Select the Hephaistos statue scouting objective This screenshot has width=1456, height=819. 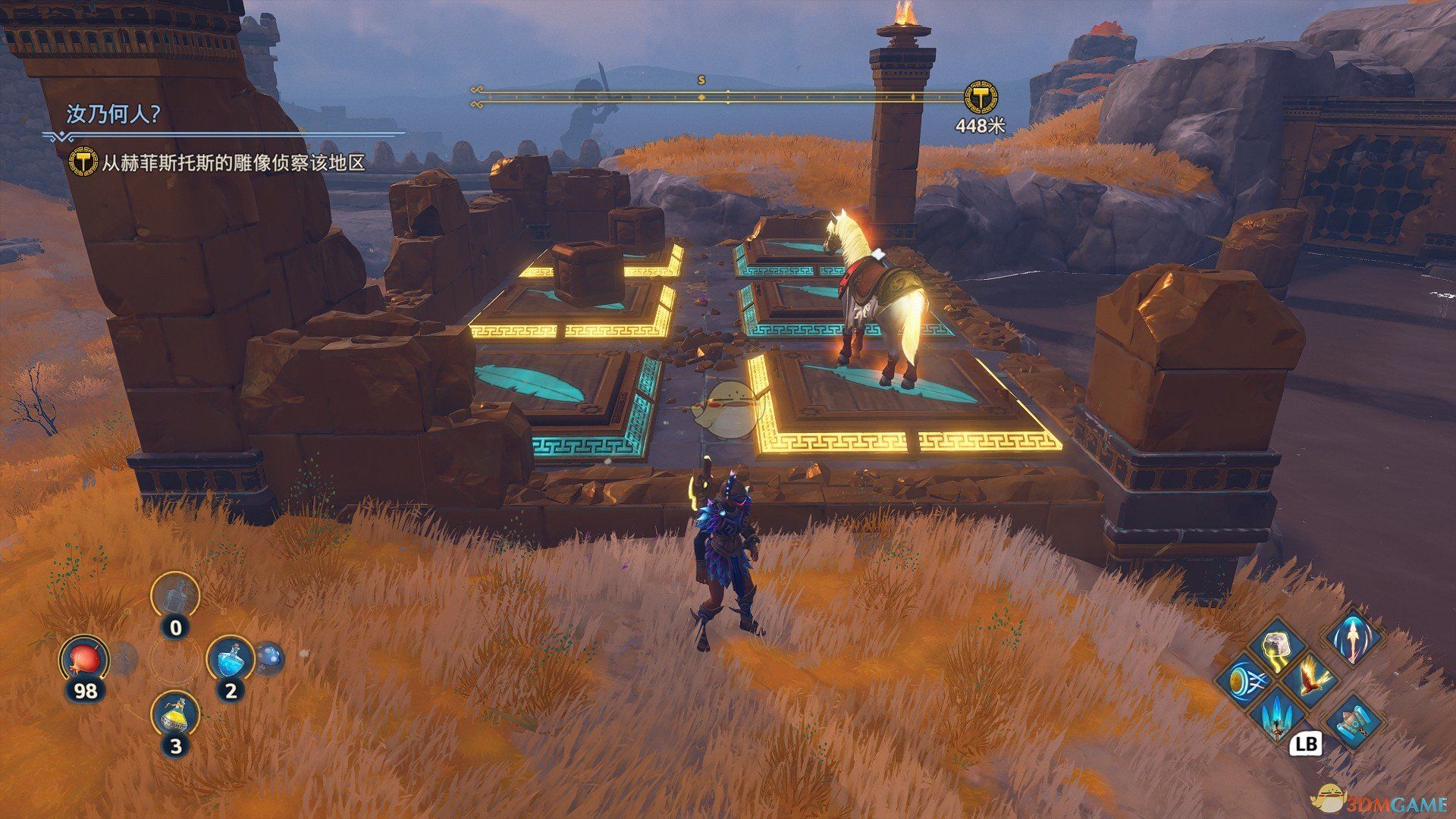coord(234,162)
